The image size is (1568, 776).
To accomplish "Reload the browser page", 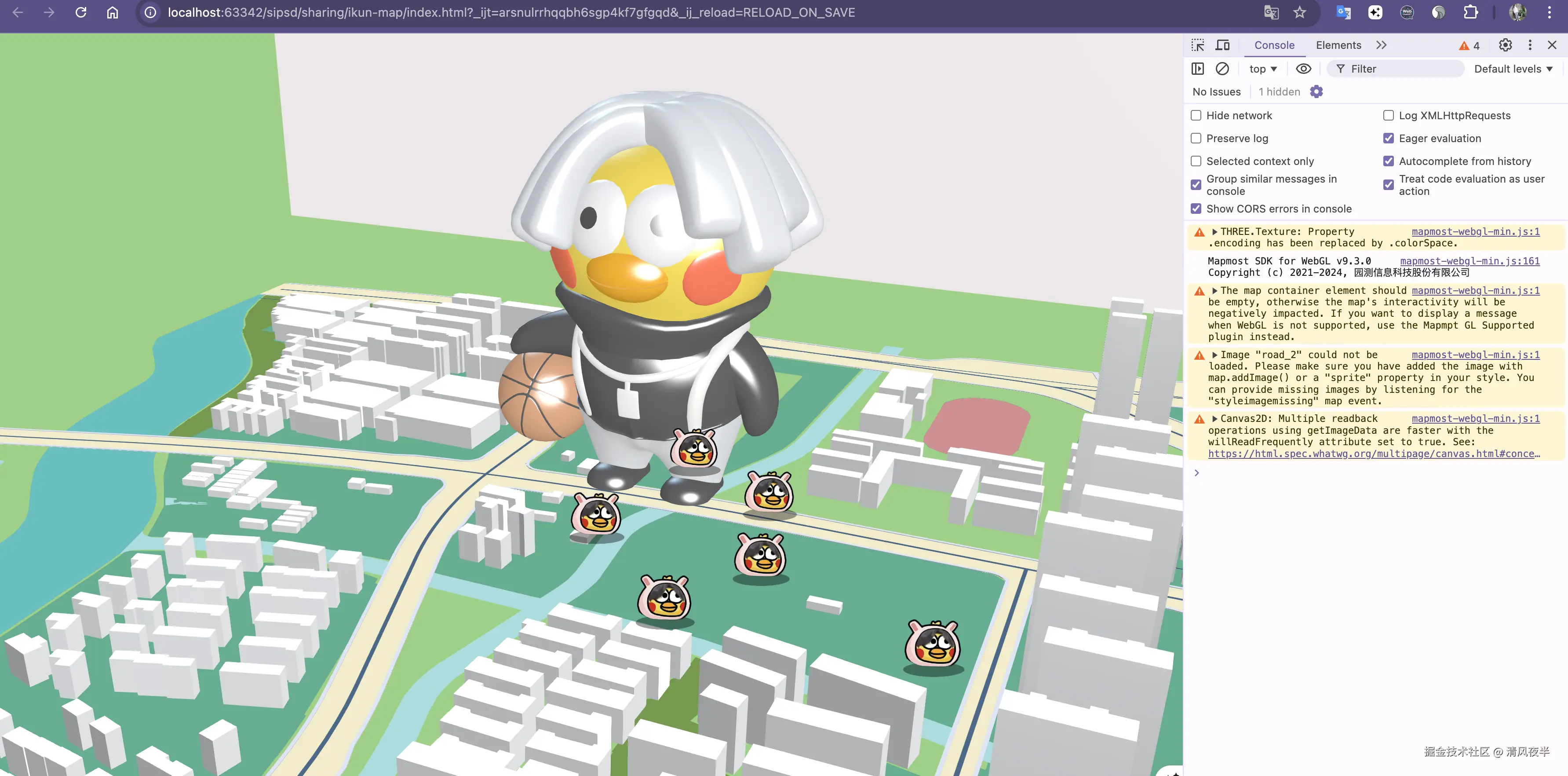I will (x=81, y=13).
